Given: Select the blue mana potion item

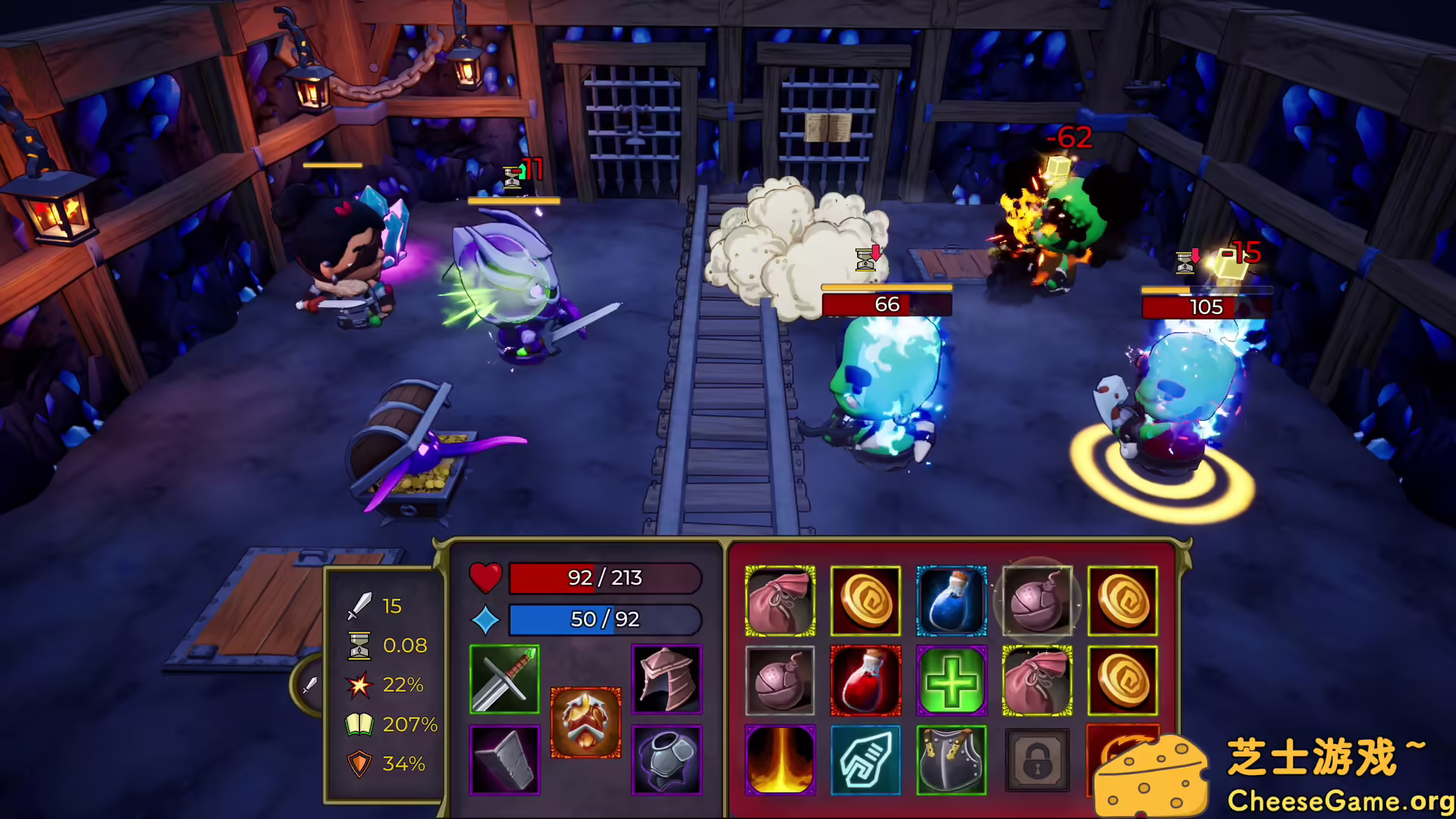Looking at the screenshot, I should [x=951, y=599].
